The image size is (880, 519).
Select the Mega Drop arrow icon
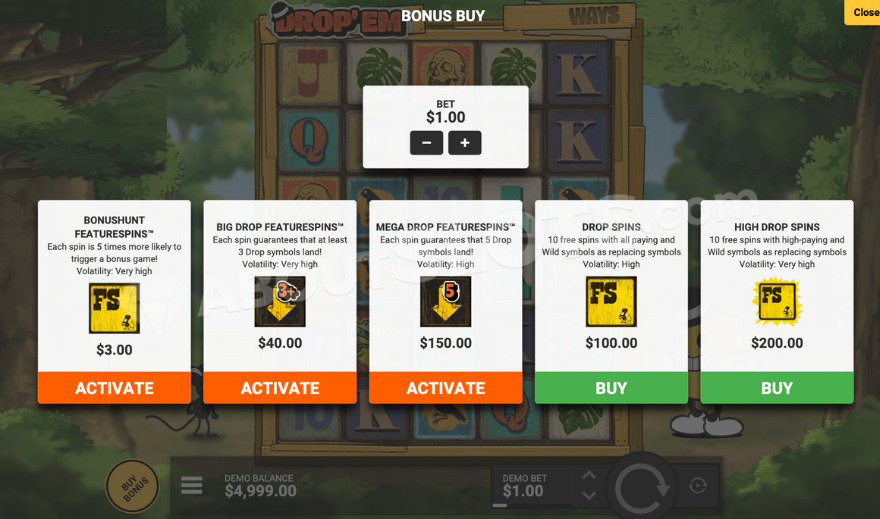445,302
